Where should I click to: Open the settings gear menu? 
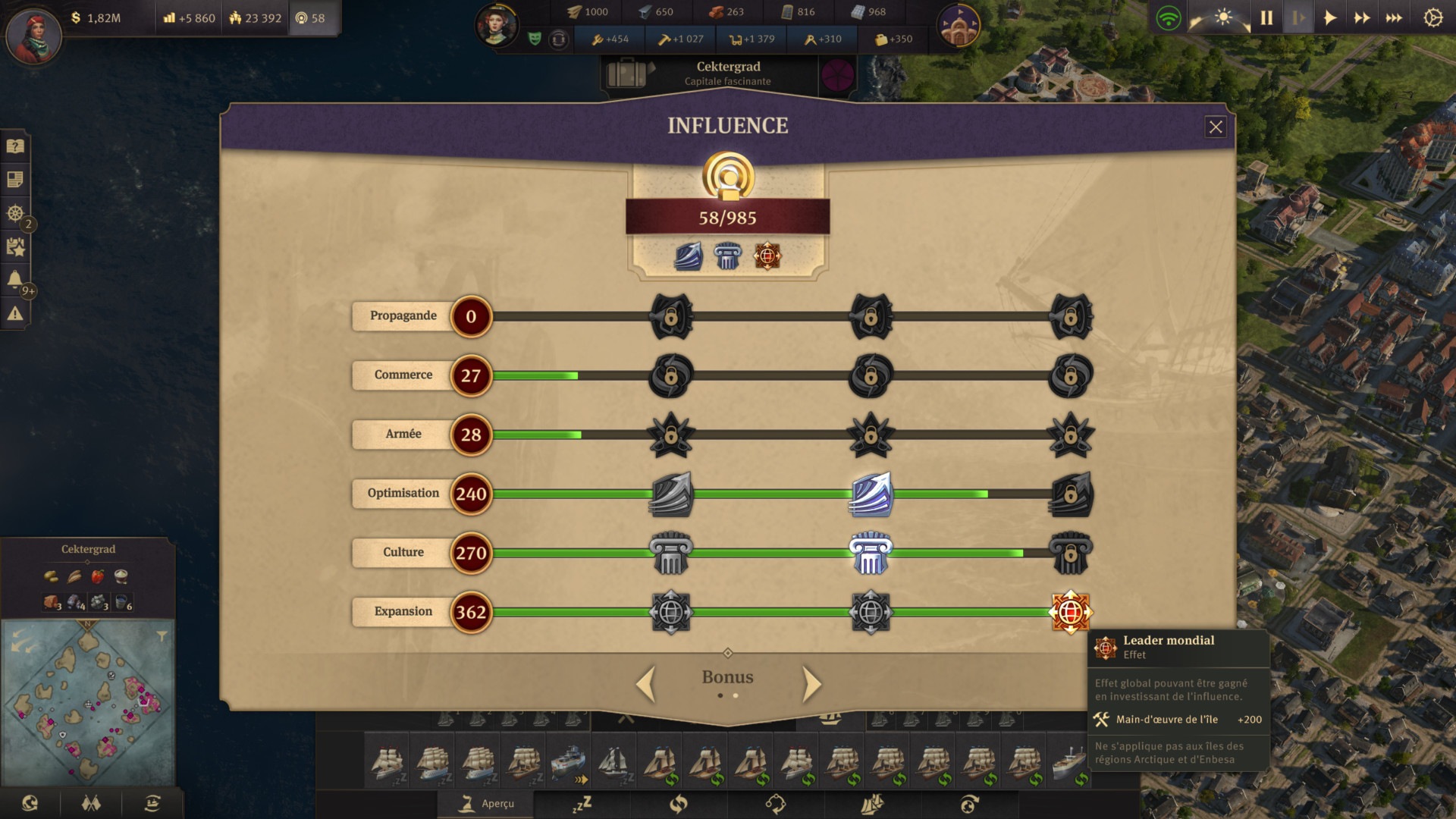pyautogui.click(x=1432, y=17)
